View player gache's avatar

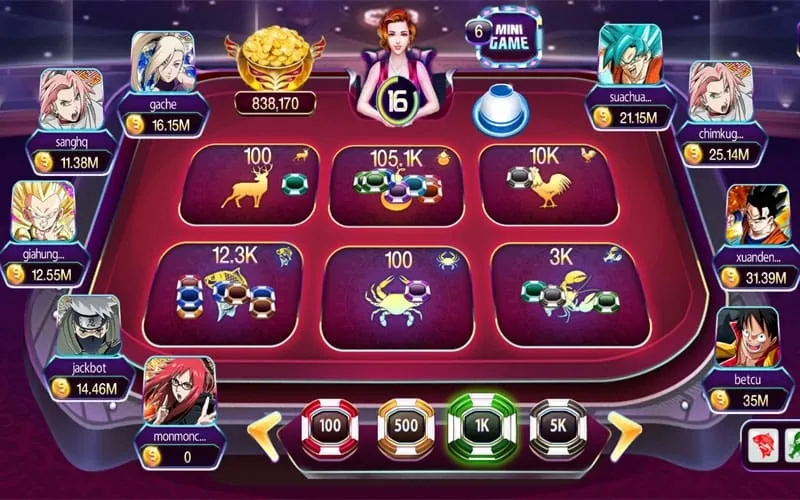(x=161, y=62)
